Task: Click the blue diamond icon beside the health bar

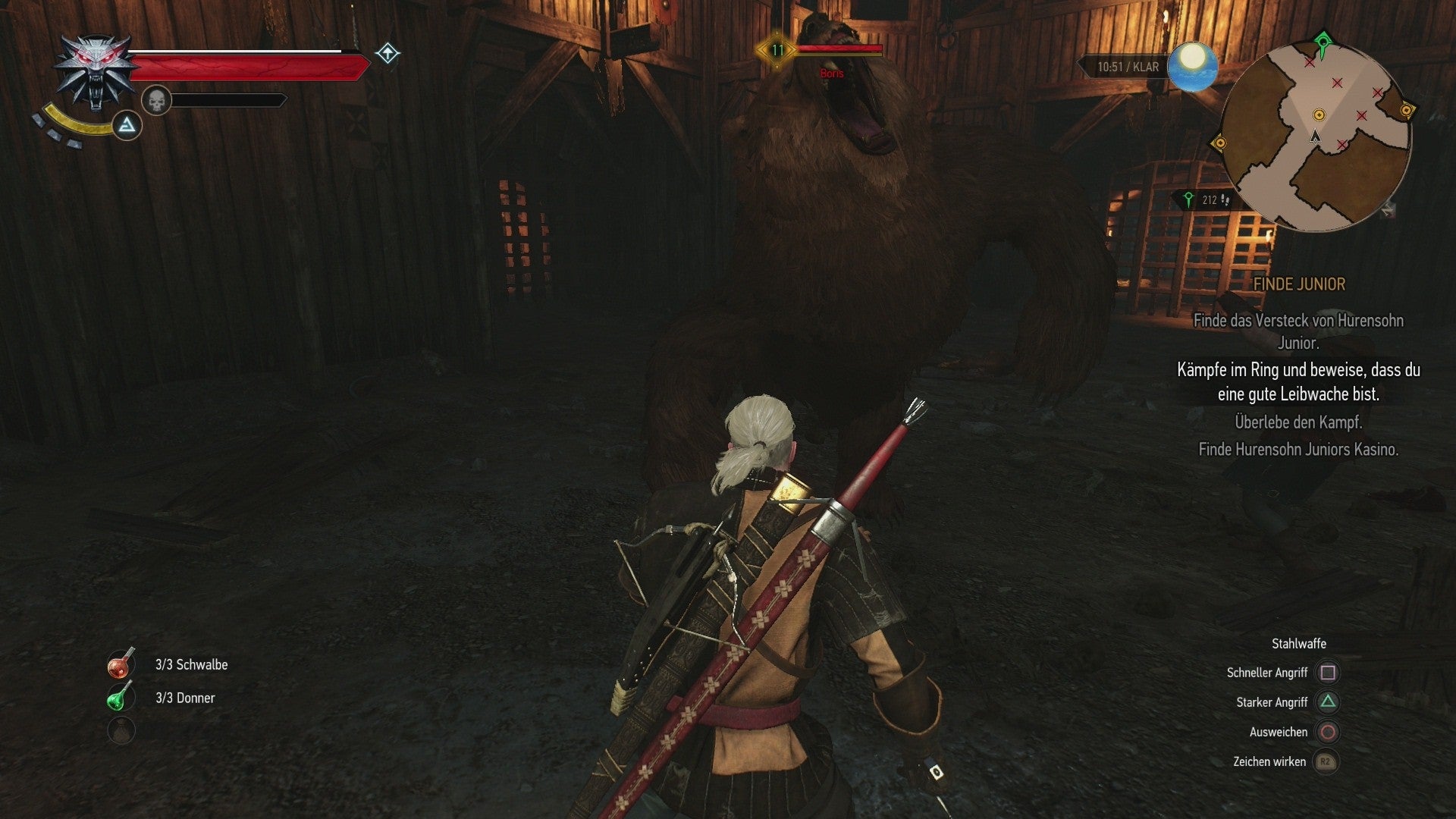Action: [387, 55]
